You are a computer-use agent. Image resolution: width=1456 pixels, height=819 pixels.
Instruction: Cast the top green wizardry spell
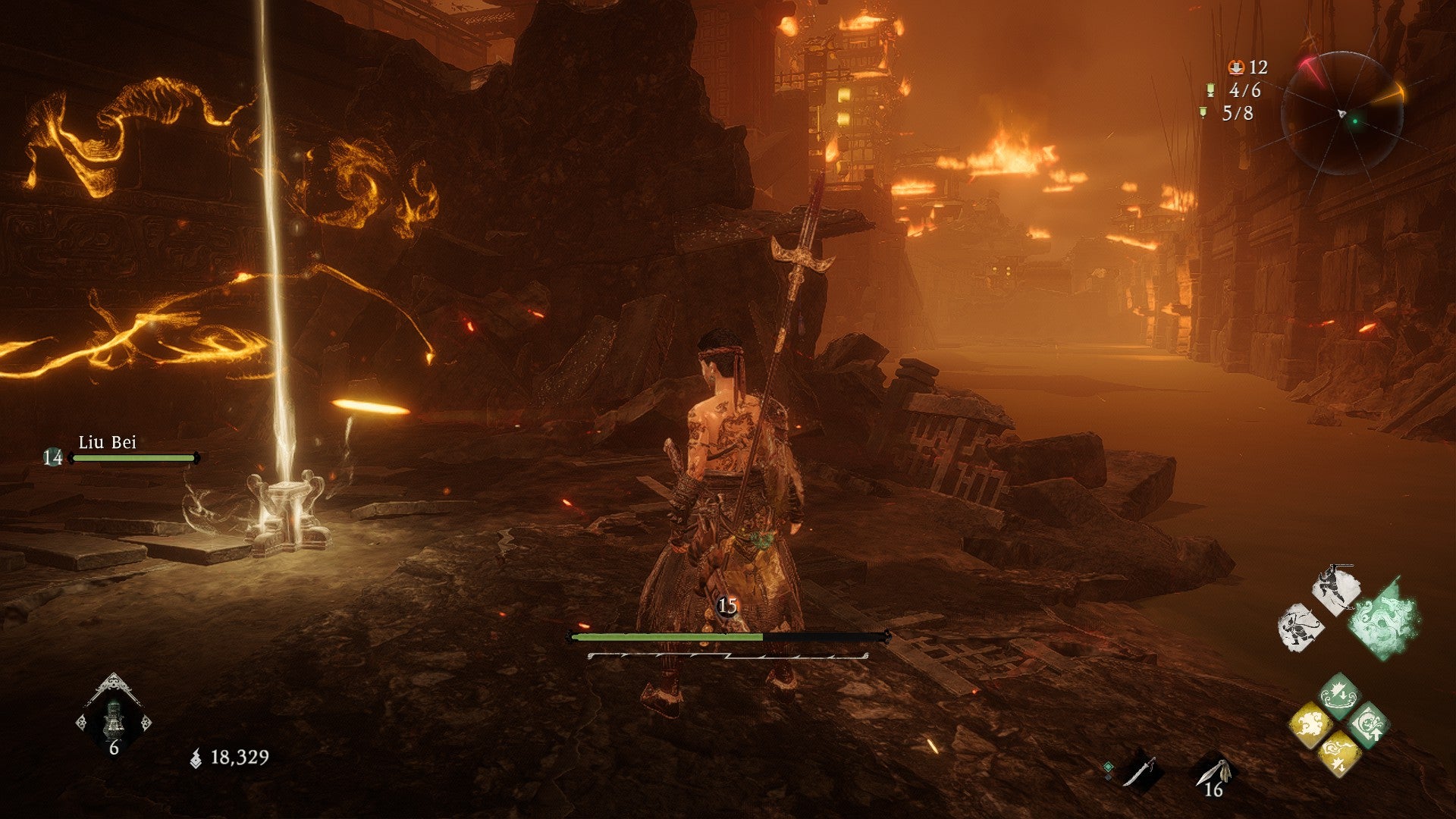tap(1338, 695)
